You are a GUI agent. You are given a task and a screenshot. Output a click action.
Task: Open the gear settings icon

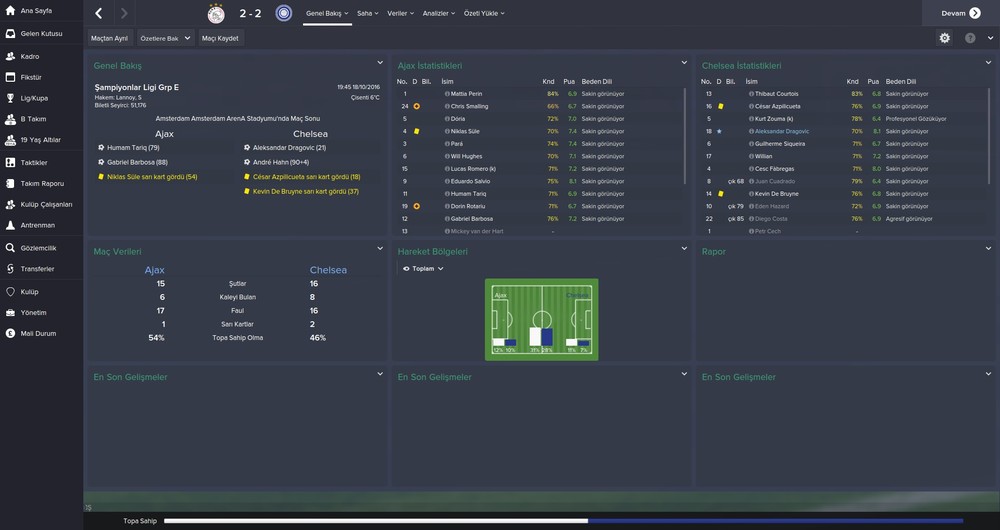(x=945, y=38)
